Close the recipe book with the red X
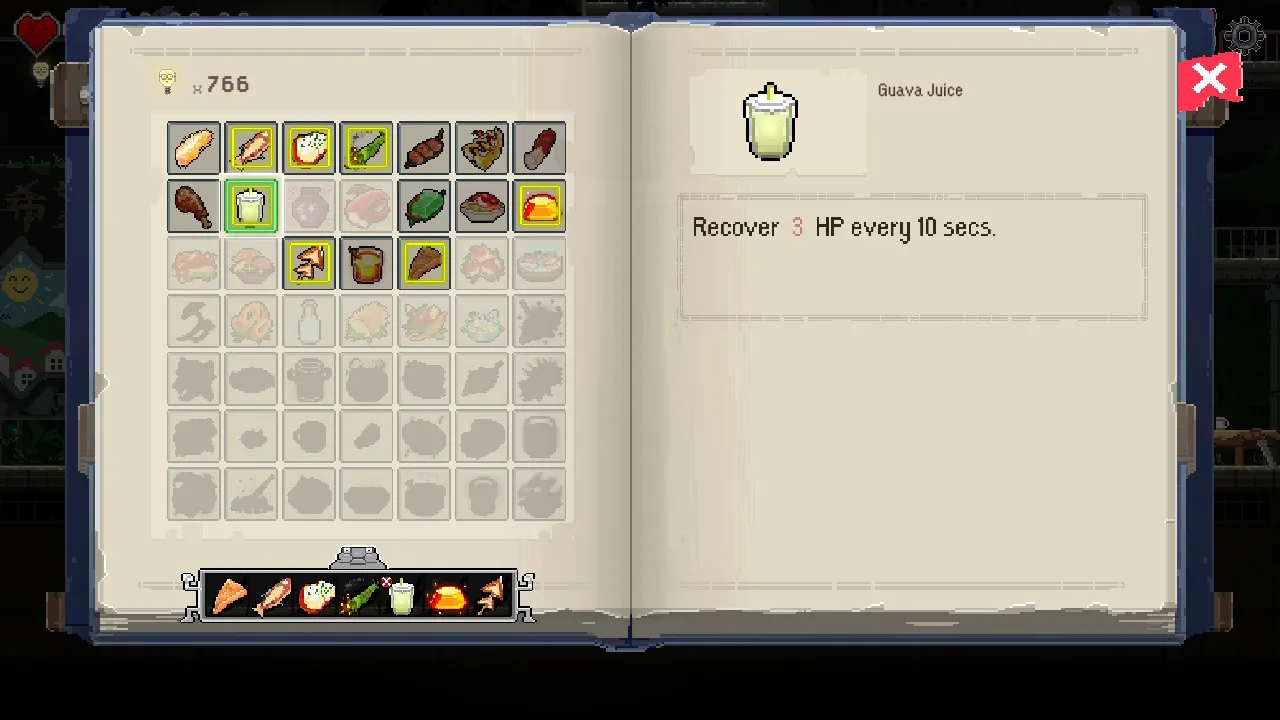 (1210, 79)
